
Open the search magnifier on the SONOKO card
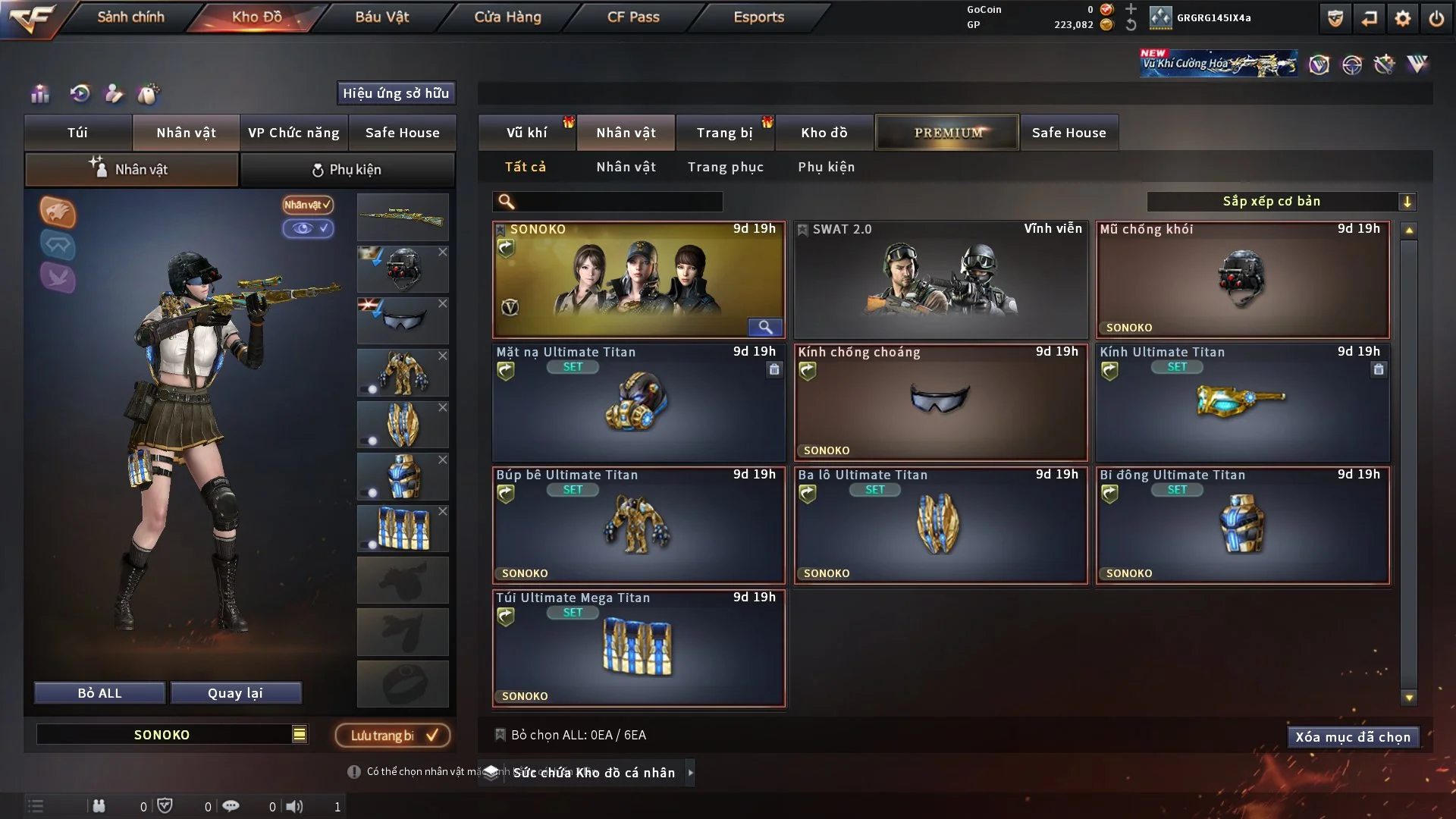coord(765,328)
